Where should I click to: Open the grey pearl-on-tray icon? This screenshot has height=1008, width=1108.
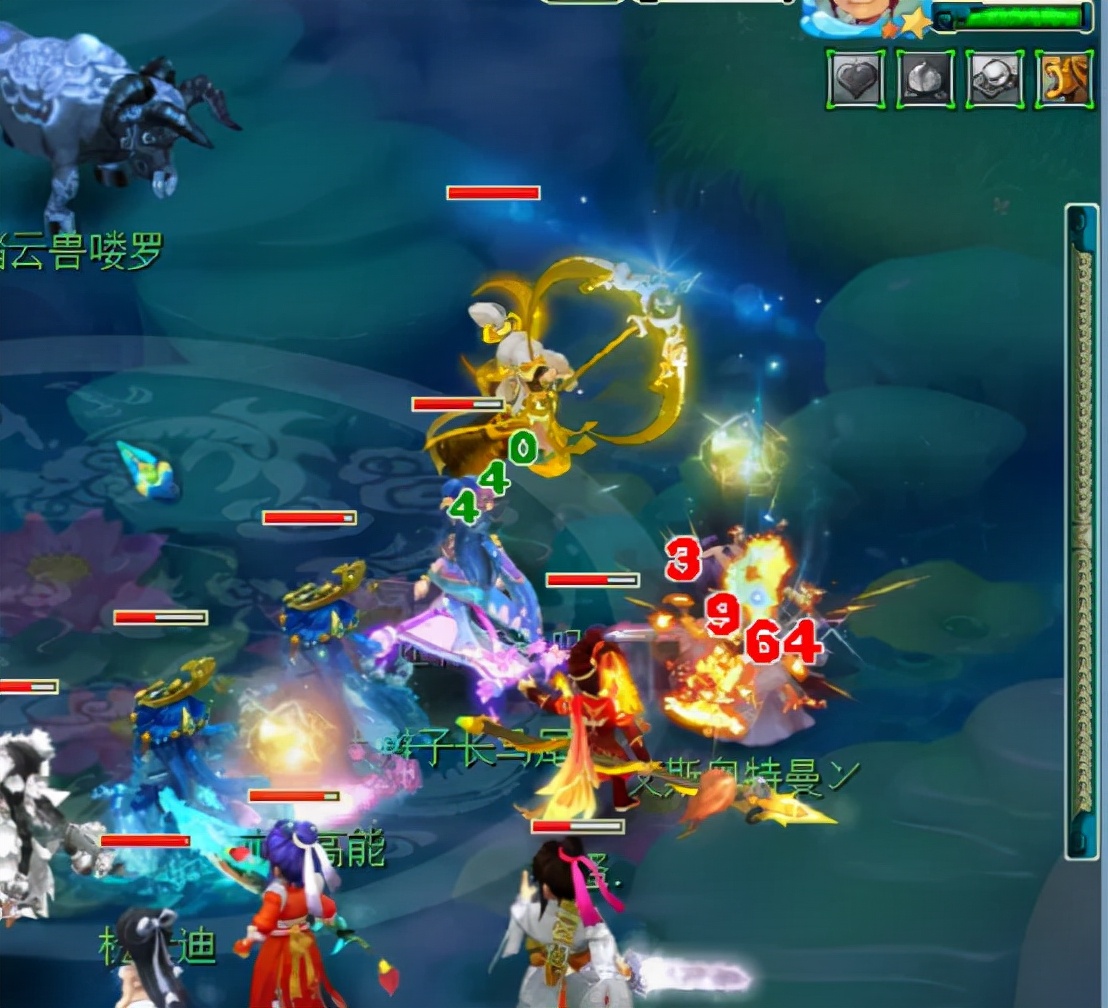(x=994, y=80)
